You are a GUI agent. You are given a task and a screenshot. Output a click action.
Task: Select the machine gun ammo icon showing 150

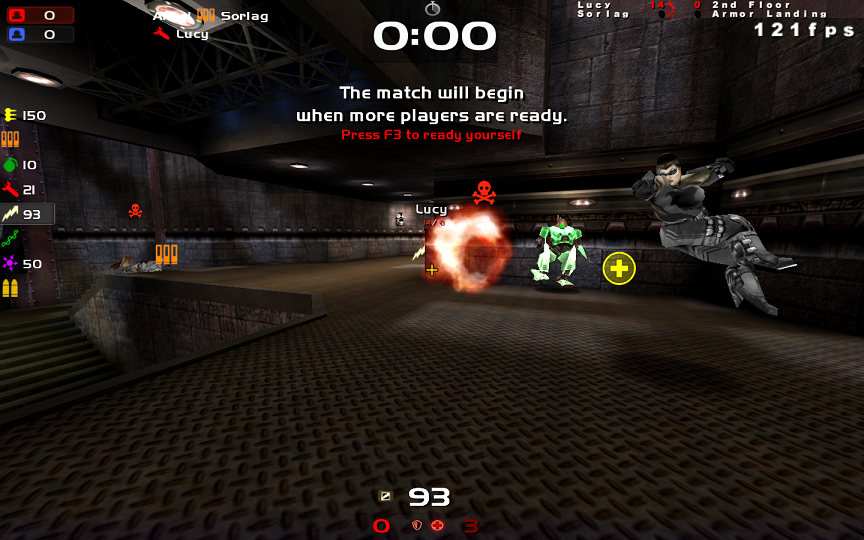point(11,115)
